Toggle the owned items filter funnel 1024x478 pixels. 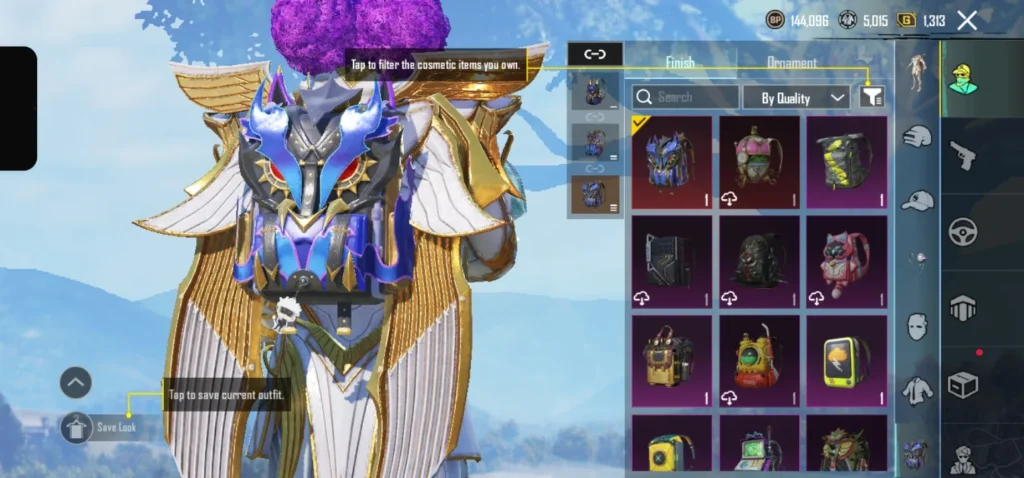click(871, 97)
